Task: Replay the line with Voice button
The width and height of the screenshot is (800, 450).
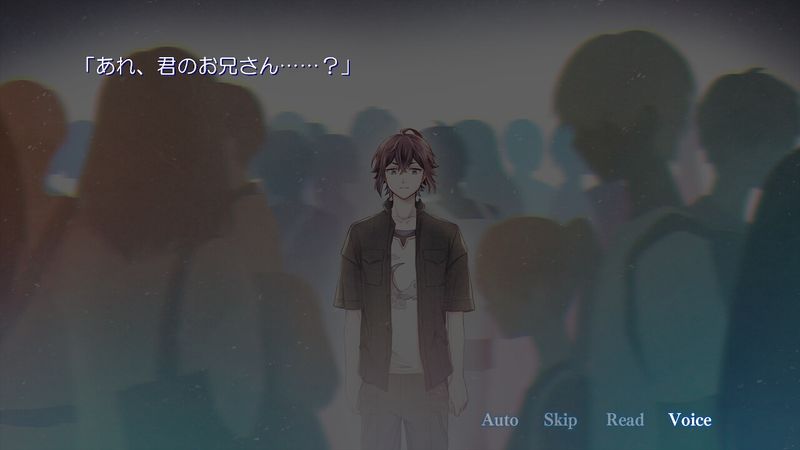Action: (x=690, y=420)
